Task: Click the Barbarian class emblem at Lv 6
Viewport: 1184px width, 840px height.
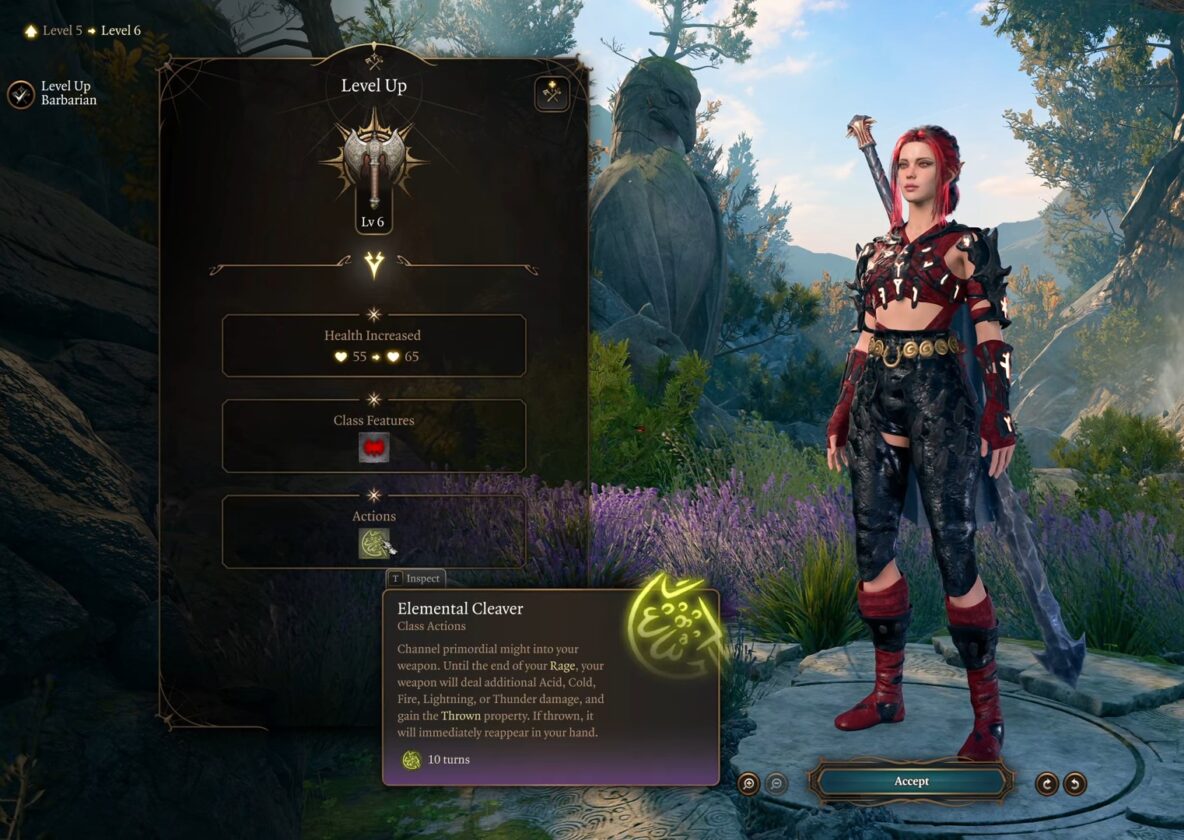Action: pos(373,165)
